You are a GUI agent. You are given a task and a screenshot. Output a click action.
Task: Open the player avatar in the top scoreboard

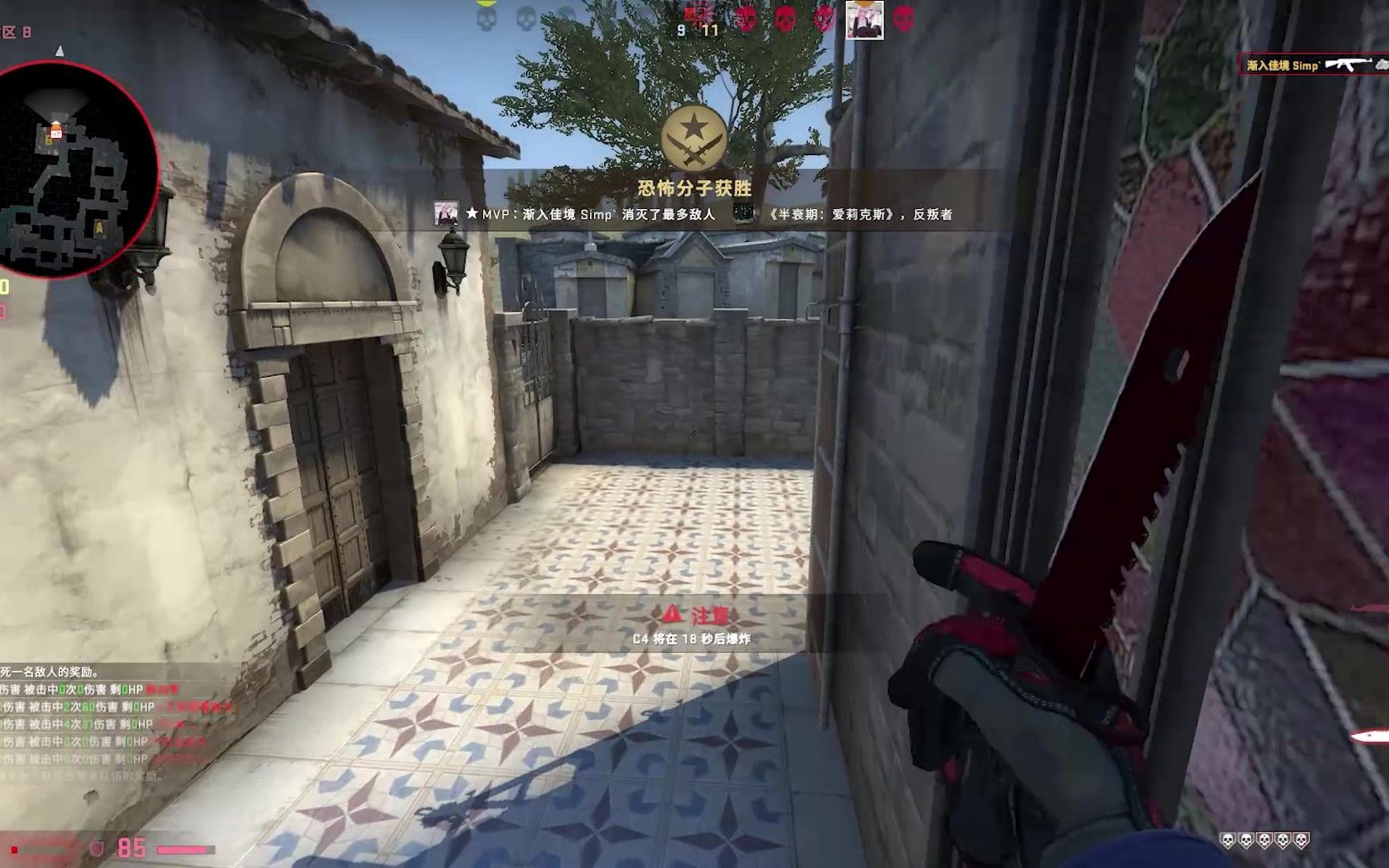[867, 21]
